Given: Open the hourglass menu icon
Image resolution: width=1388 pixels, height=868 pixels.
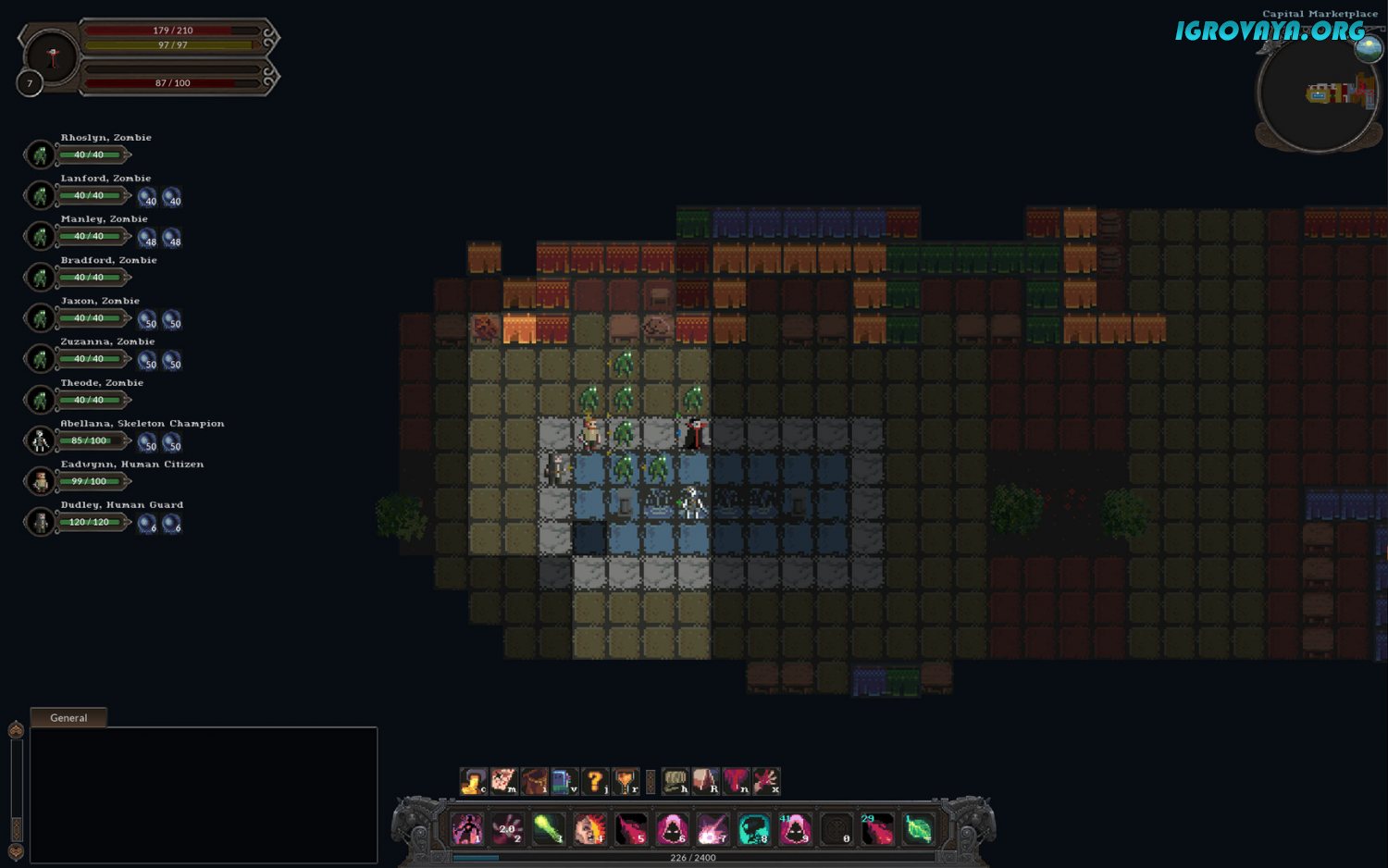Looking at the screenshot, I should point(626,782).
